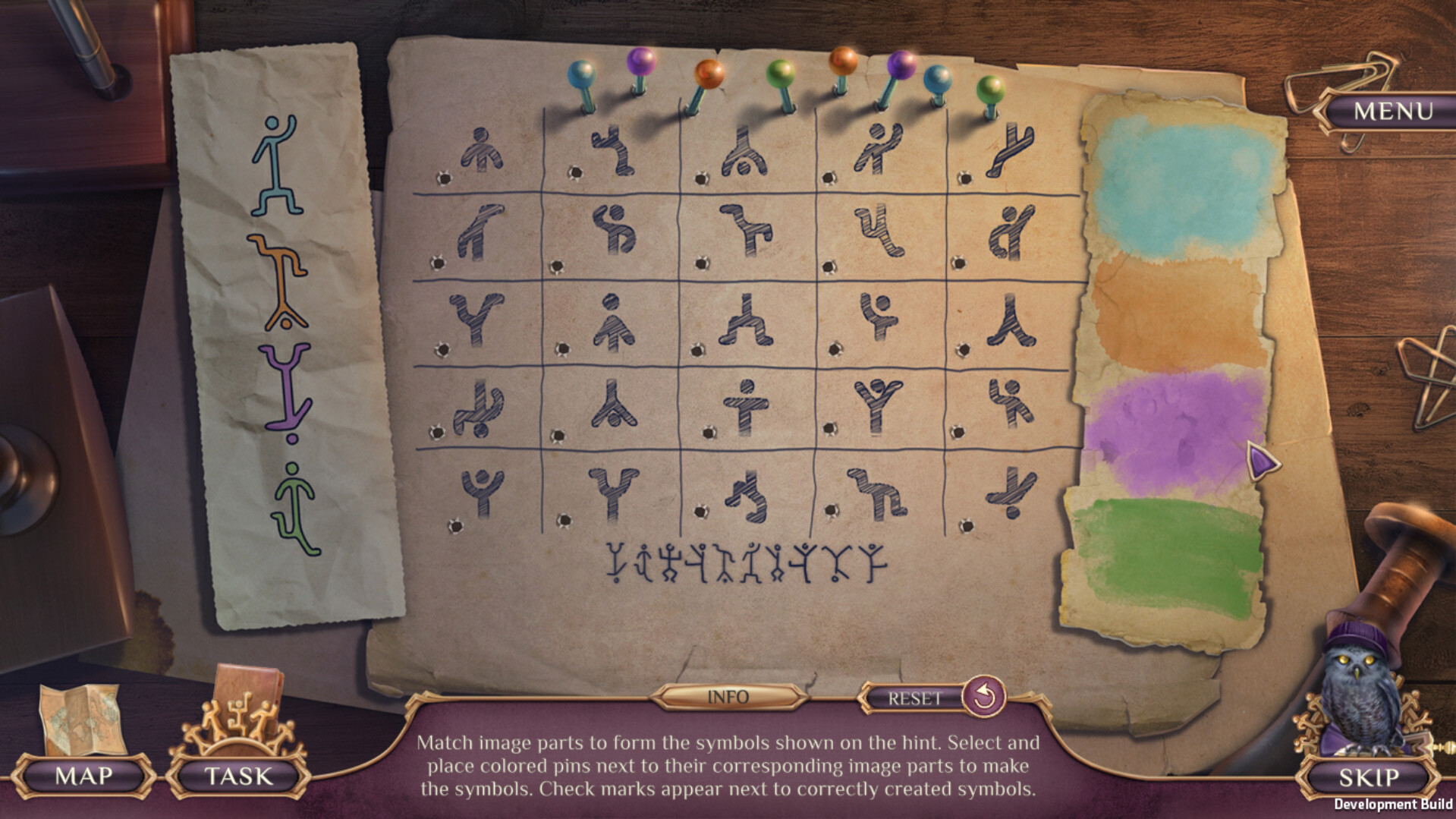The height and width of the screenshot is (819, 1456).
Task: Skip the puzzle with SKIP
Action: pos(1368,777)
